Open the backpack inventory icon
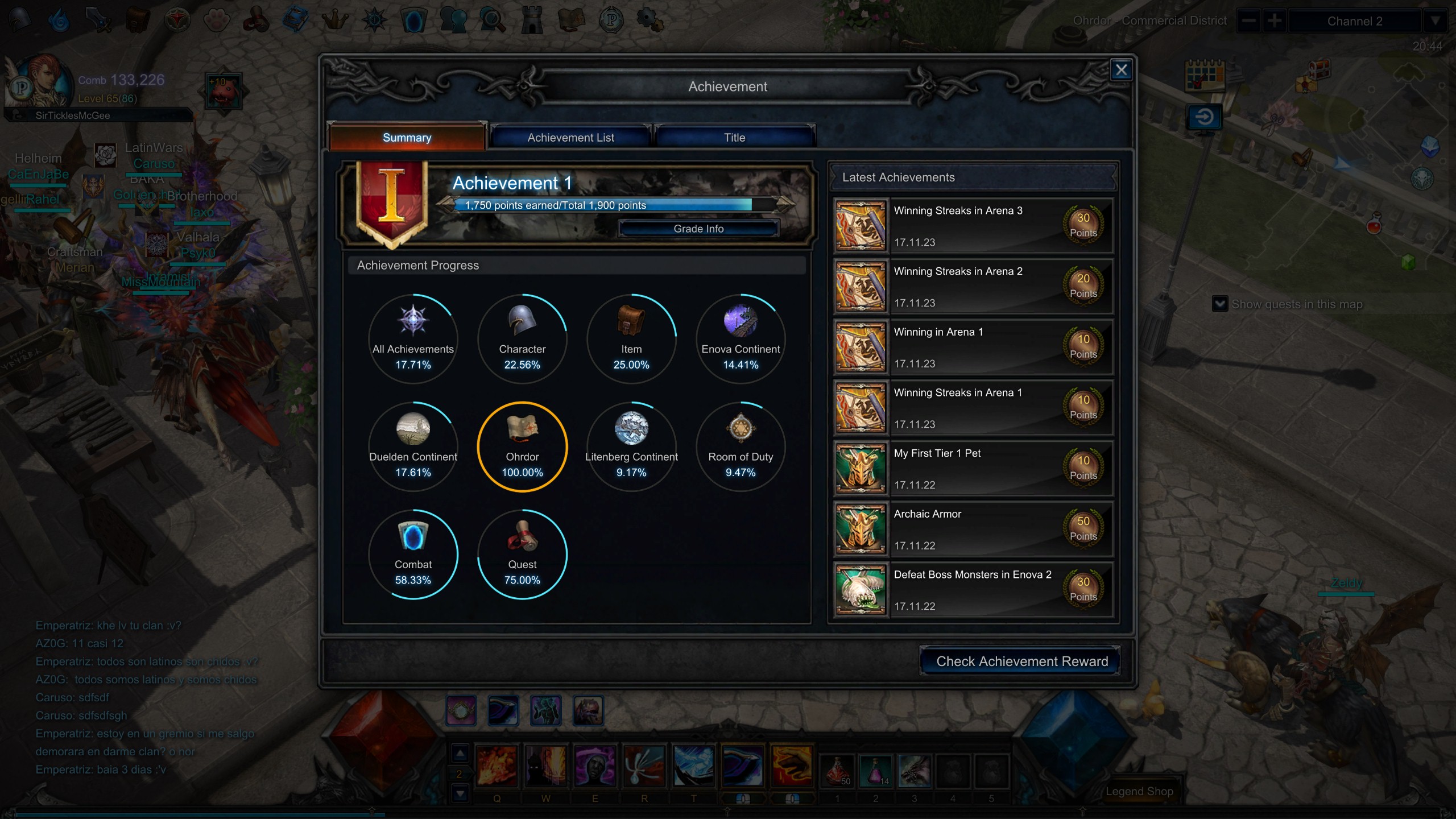Image resolution: width=1456 pixels, height=819 pixels. pos(136,19)
